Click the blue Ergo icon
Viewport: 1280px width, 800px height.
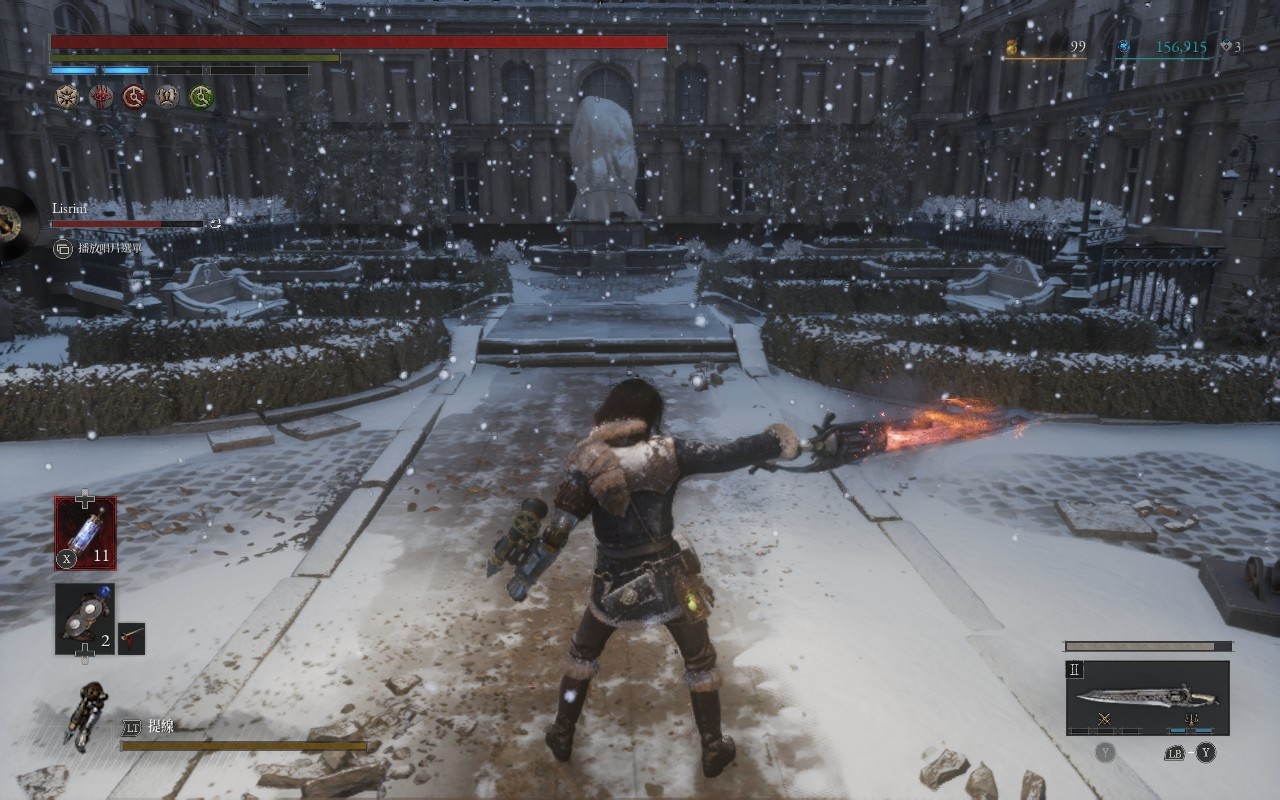(x=1123, y=47)
